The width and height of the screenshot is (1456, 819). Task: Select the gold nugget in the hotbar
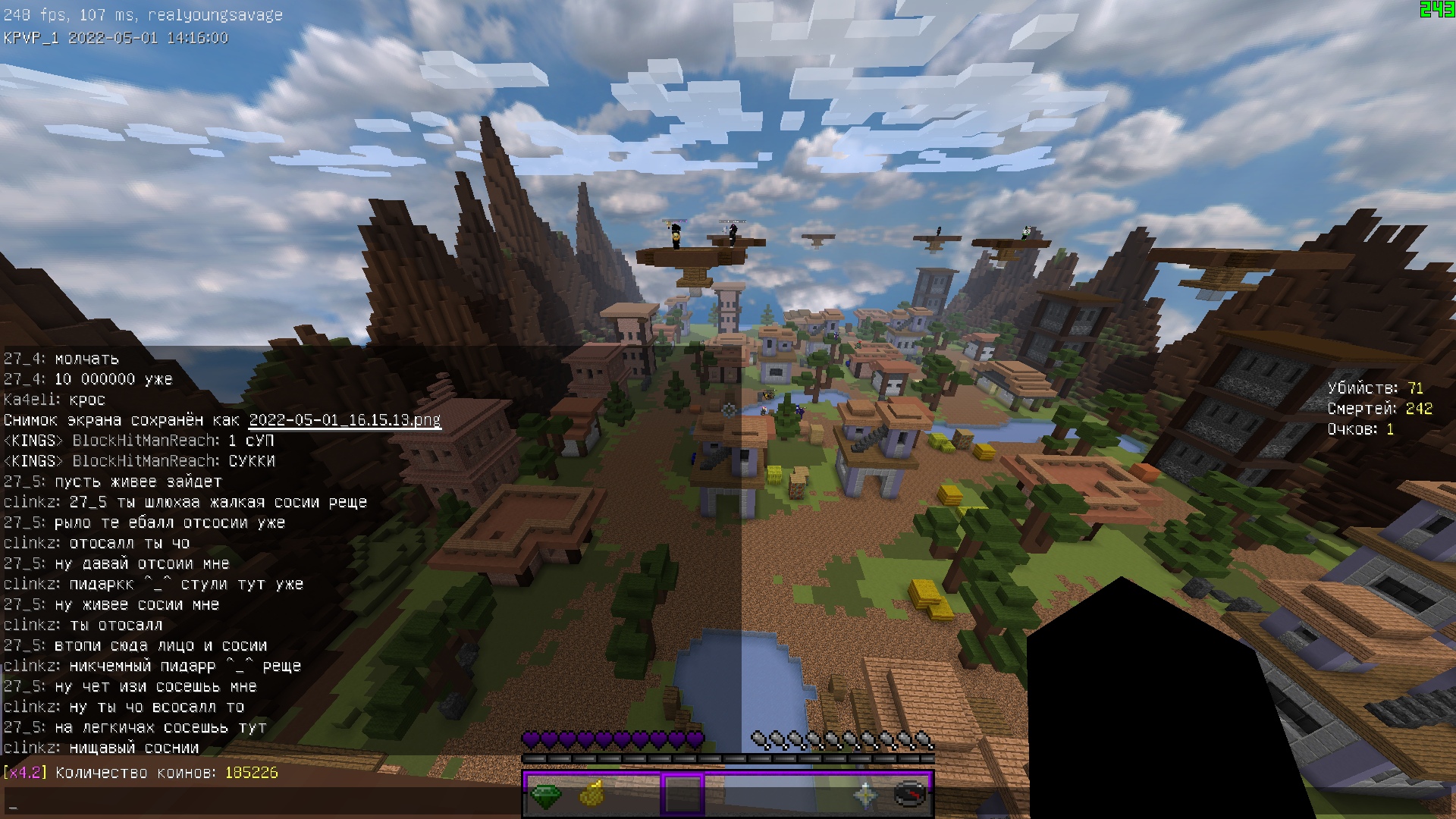(592, 796)
